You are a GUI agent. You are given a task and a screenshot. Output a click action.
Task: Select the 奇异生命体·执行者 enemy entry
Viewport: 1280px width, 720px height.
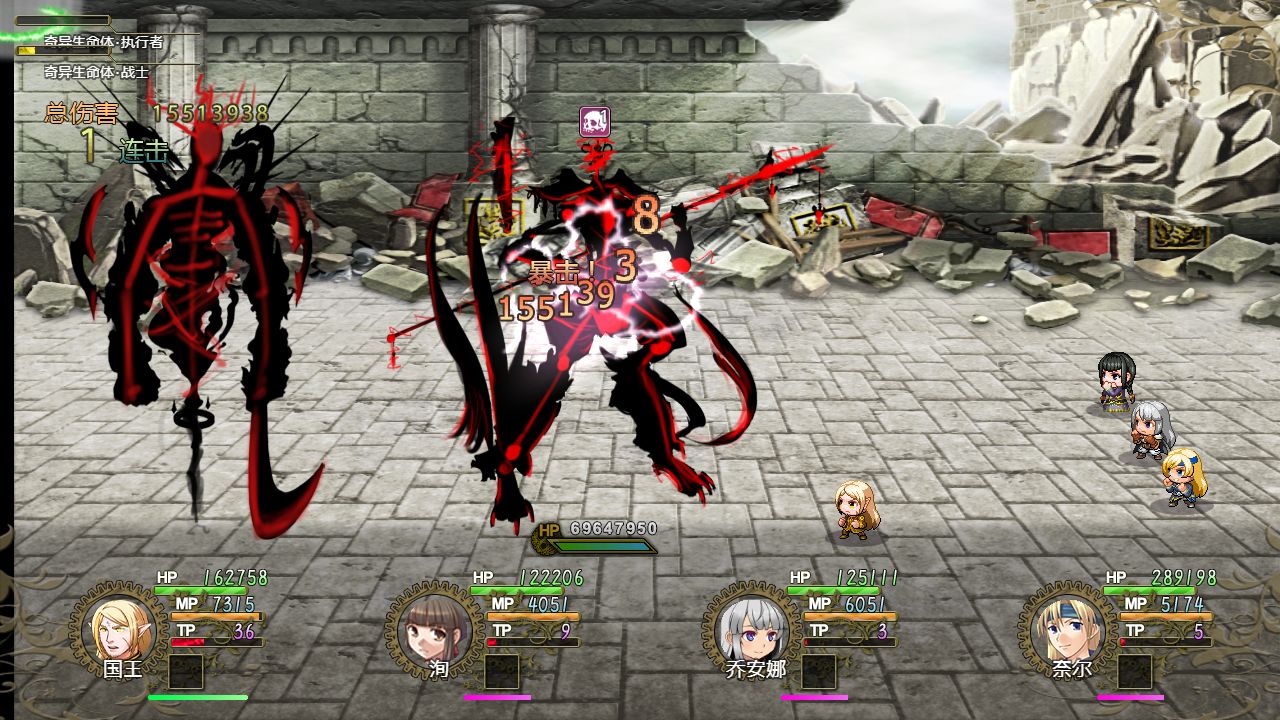coord(103,43)
